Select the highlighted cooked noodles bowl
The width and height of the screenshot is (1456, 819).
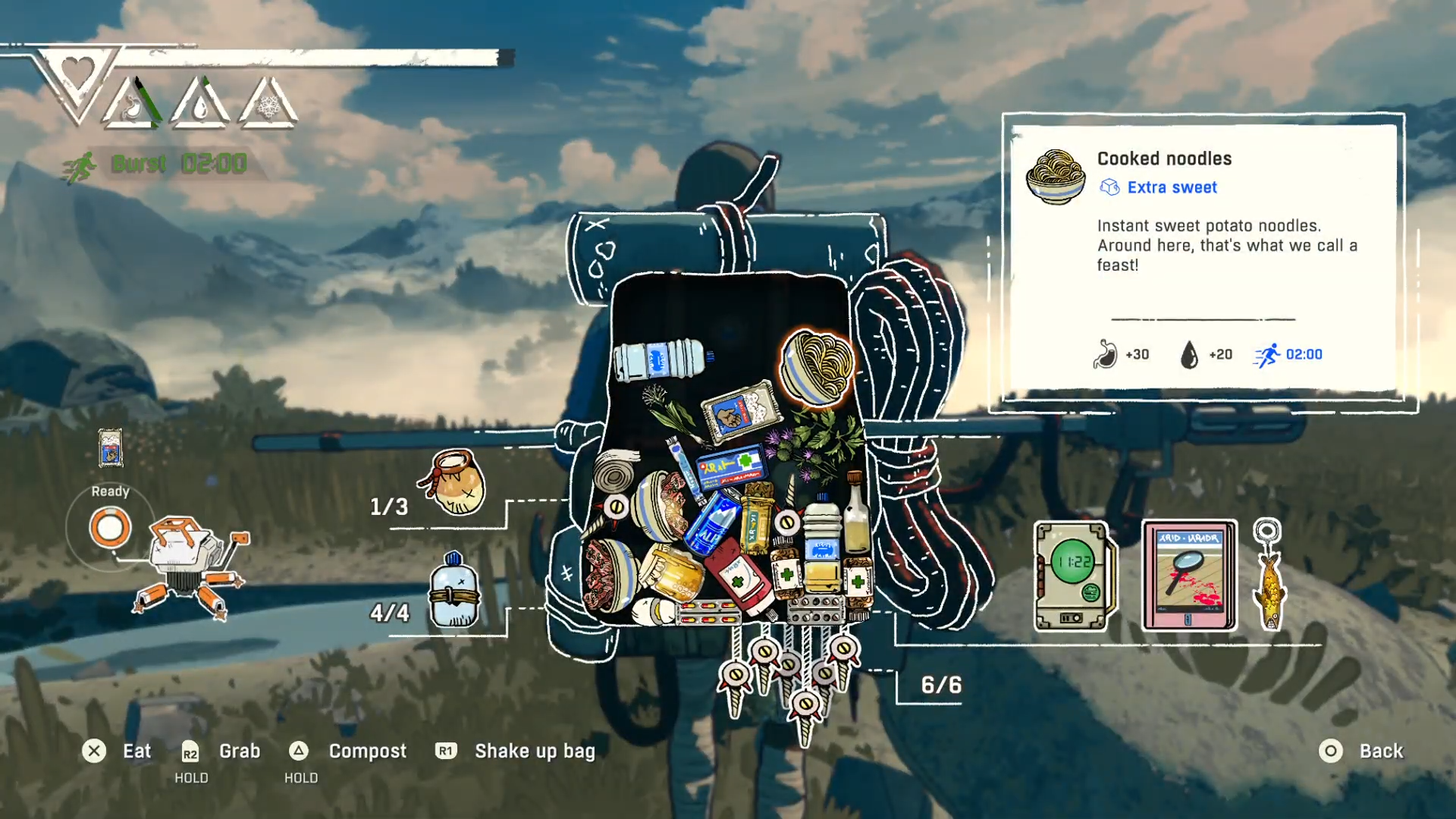817,368
